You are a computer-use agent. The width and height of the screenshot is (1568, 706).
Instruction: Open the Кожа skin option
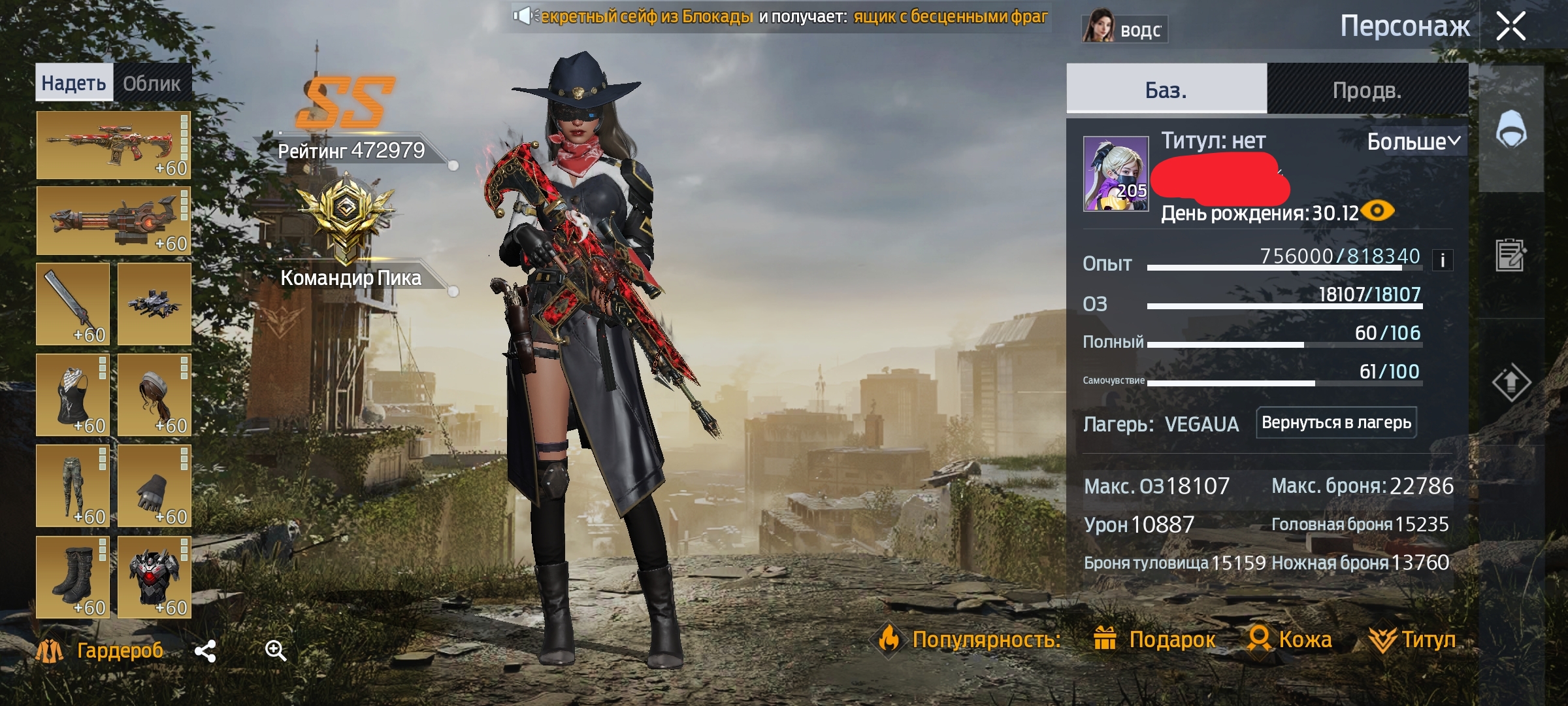point(1290,639)
